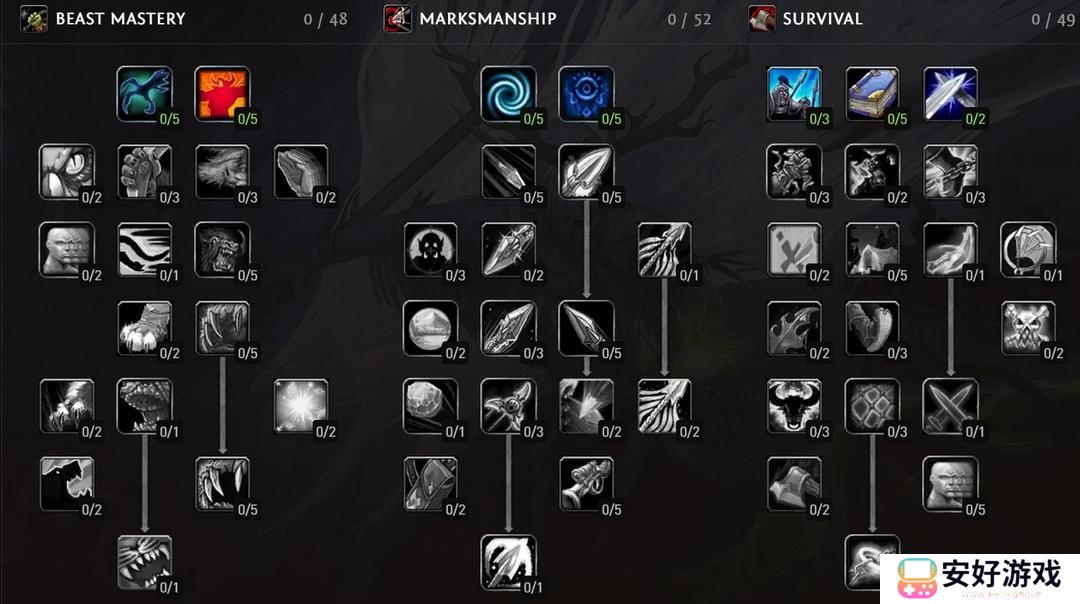The width and height of the screenshot is (1080, 604).
Task: Pick the folding fan Survival talent
Action: pyautogui.click(x=1028, y=250)
